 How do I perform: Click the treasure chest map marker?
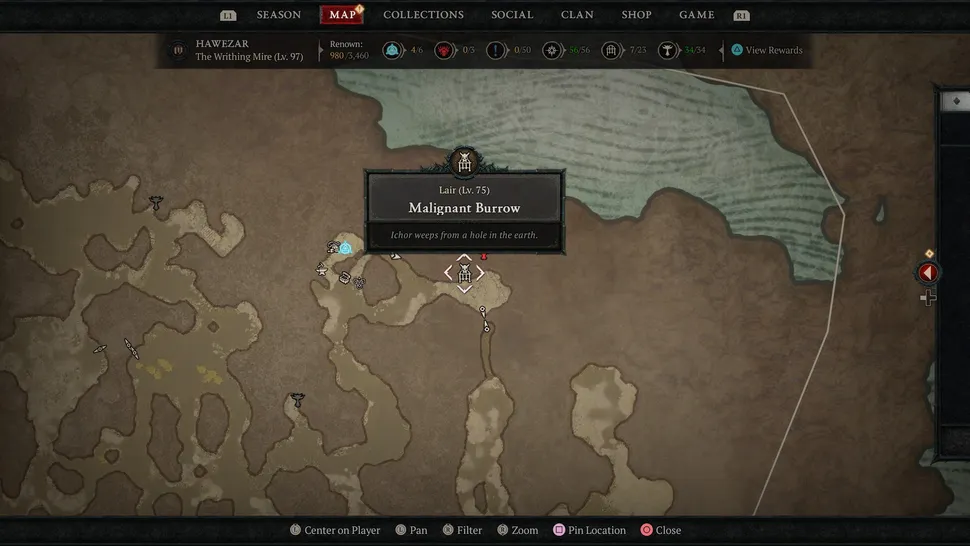345,277
